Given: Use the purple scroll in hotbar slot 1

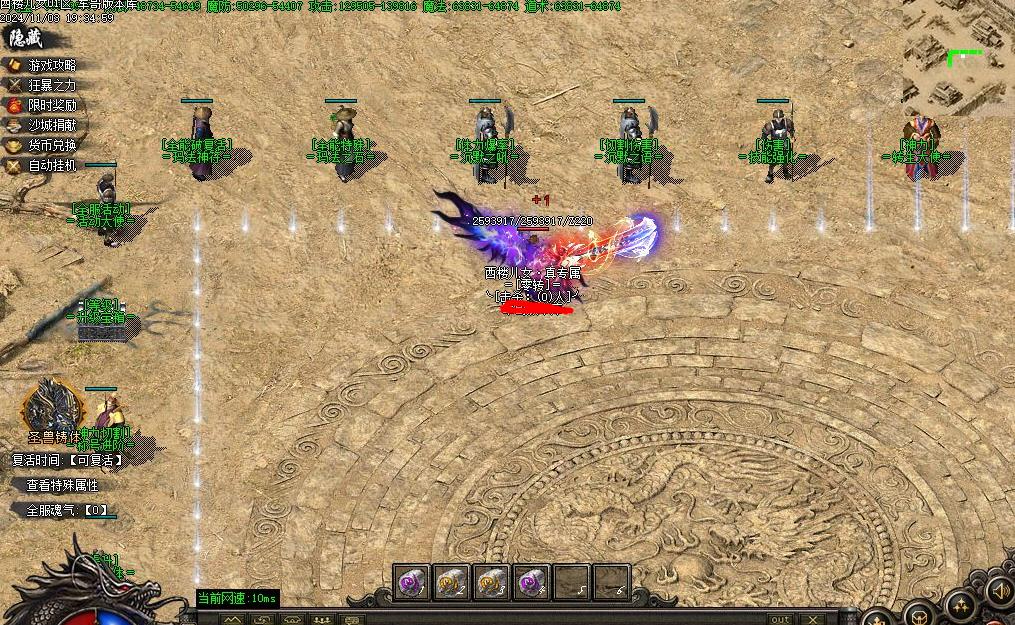Looking at the screenshot, I should click(x=411, y=582).
